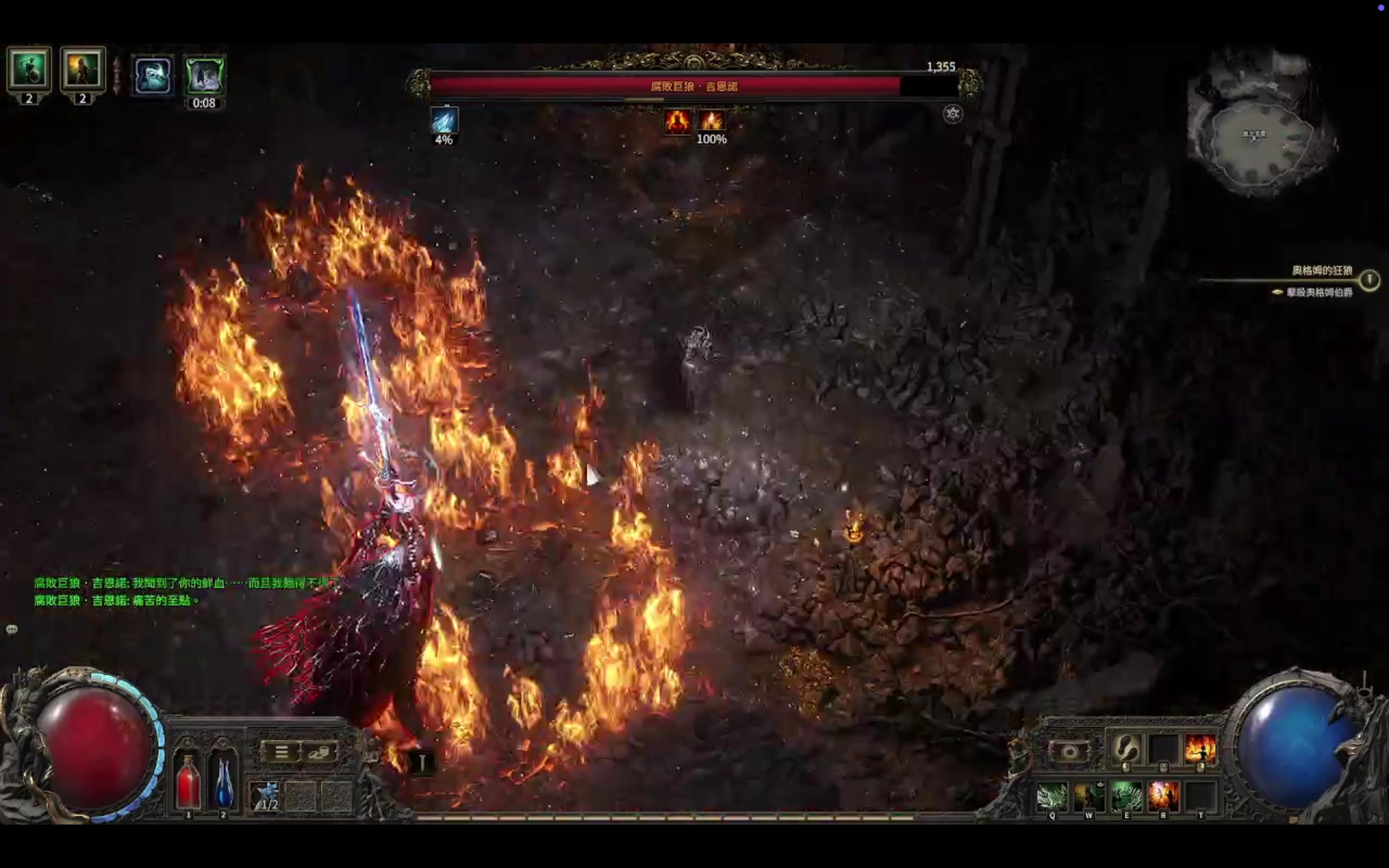Viewport: 1389px width, 868px height.
Task: Click the swirl portal button
Action: 1069,751
